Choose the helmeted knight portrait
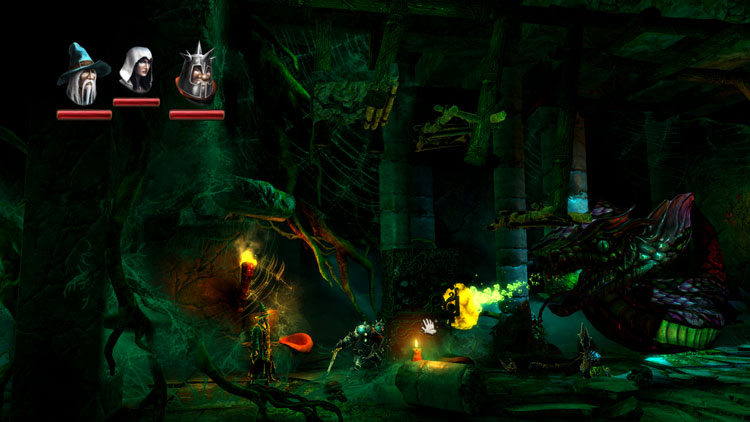 coord(194,74)
